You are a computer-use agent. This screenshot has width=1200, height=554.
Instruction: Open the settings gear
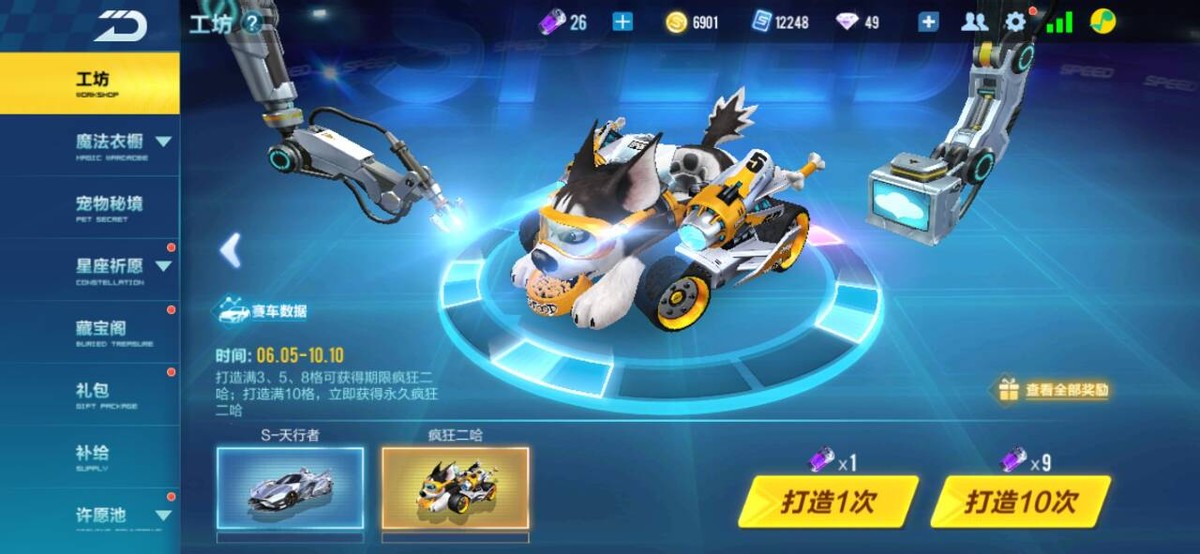pos(1015,22)
